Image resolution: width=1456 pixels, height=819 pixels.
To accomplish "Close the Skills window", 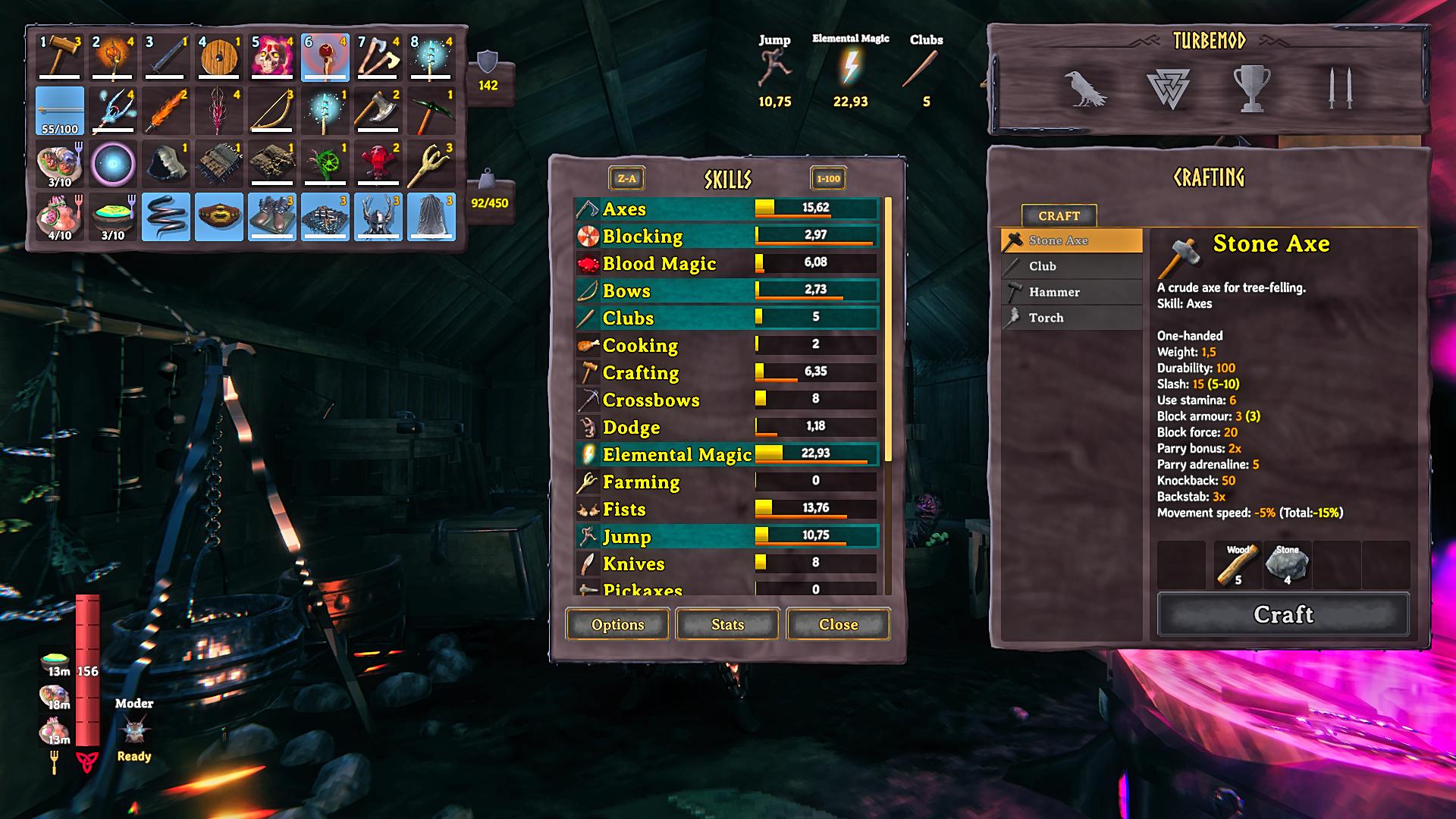I will 838,624.
